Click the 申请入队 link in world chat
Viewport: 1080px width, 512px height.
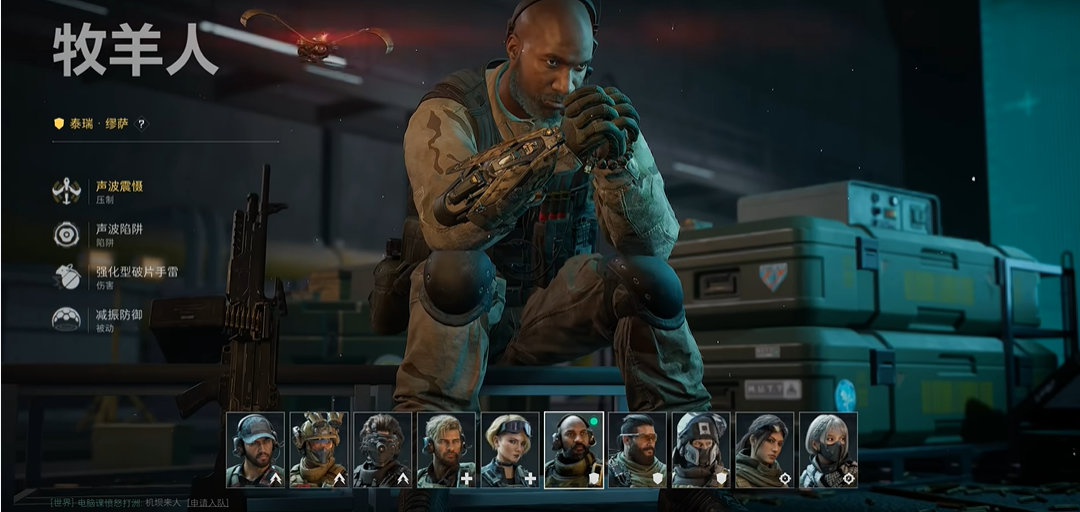[x=208, y=501]
